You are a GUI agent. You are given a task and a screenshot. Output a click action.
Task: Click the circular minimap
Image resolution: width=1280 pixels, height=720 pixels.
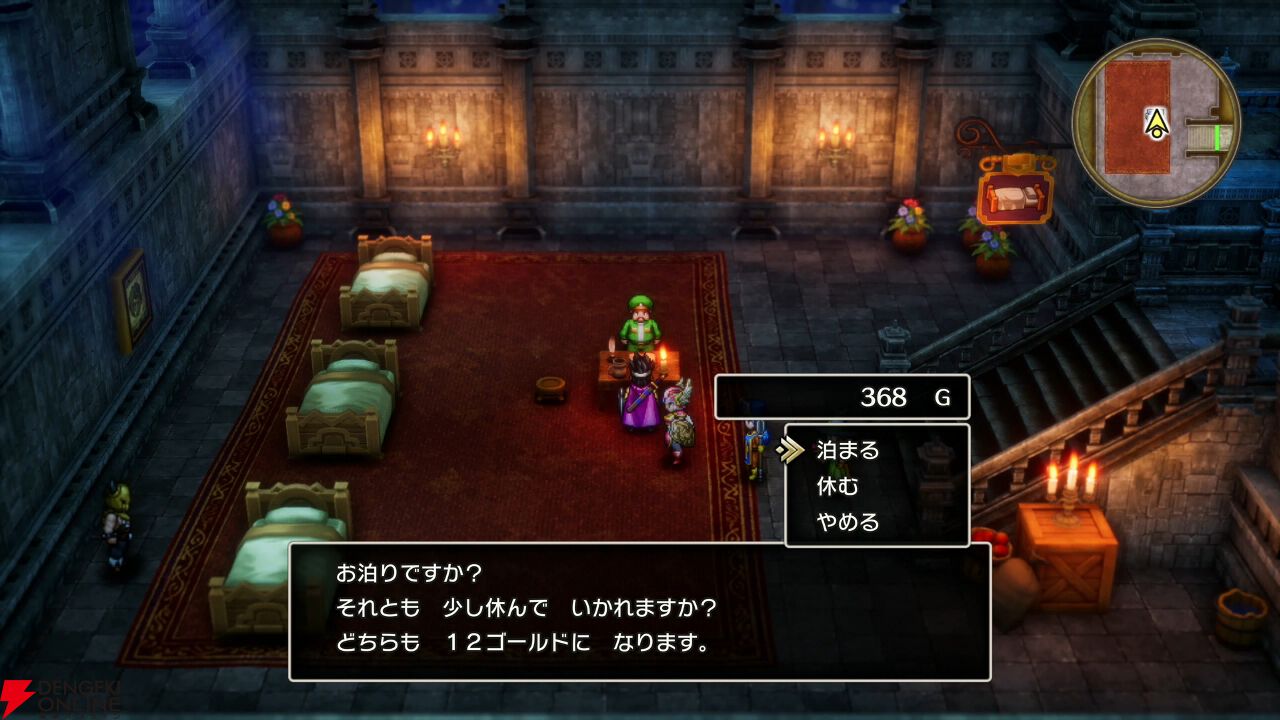tap(1156, 122)
